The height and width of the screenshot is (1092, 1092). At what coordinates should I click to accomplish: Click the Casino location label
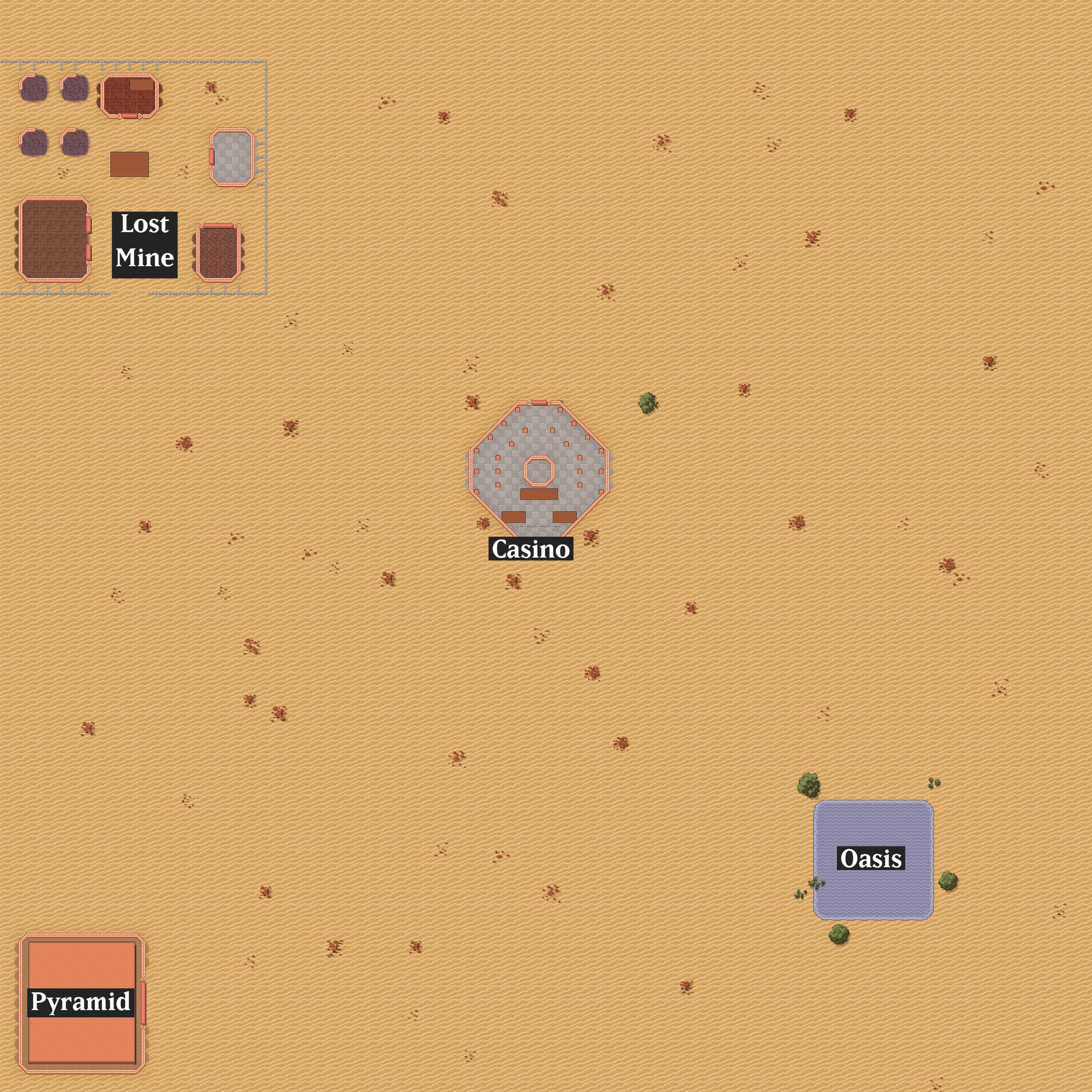pos(531,549)
